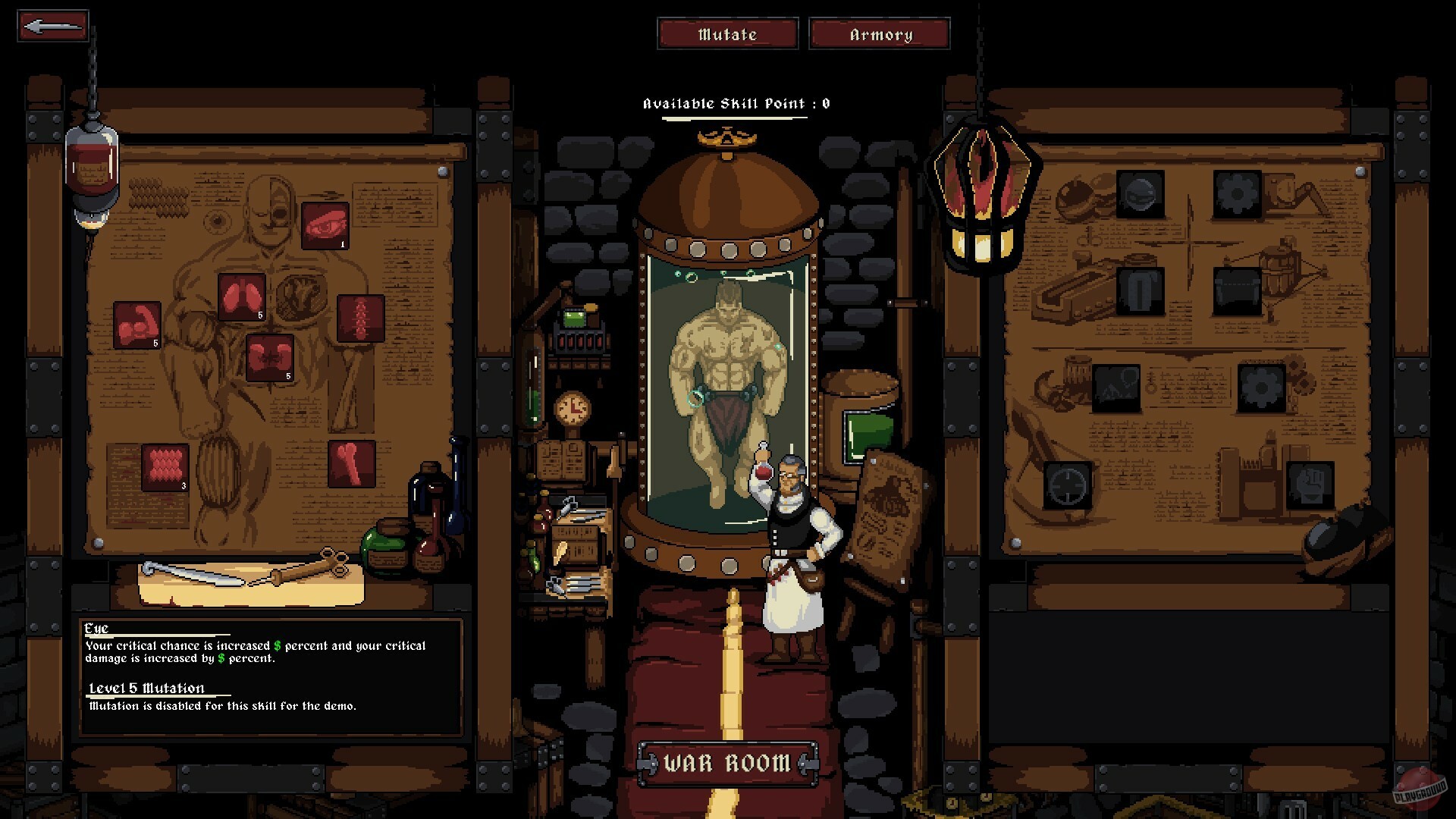Switch to the Mutate tab
This screenshot has height=819, width=1456.
(x=727, y=33)
